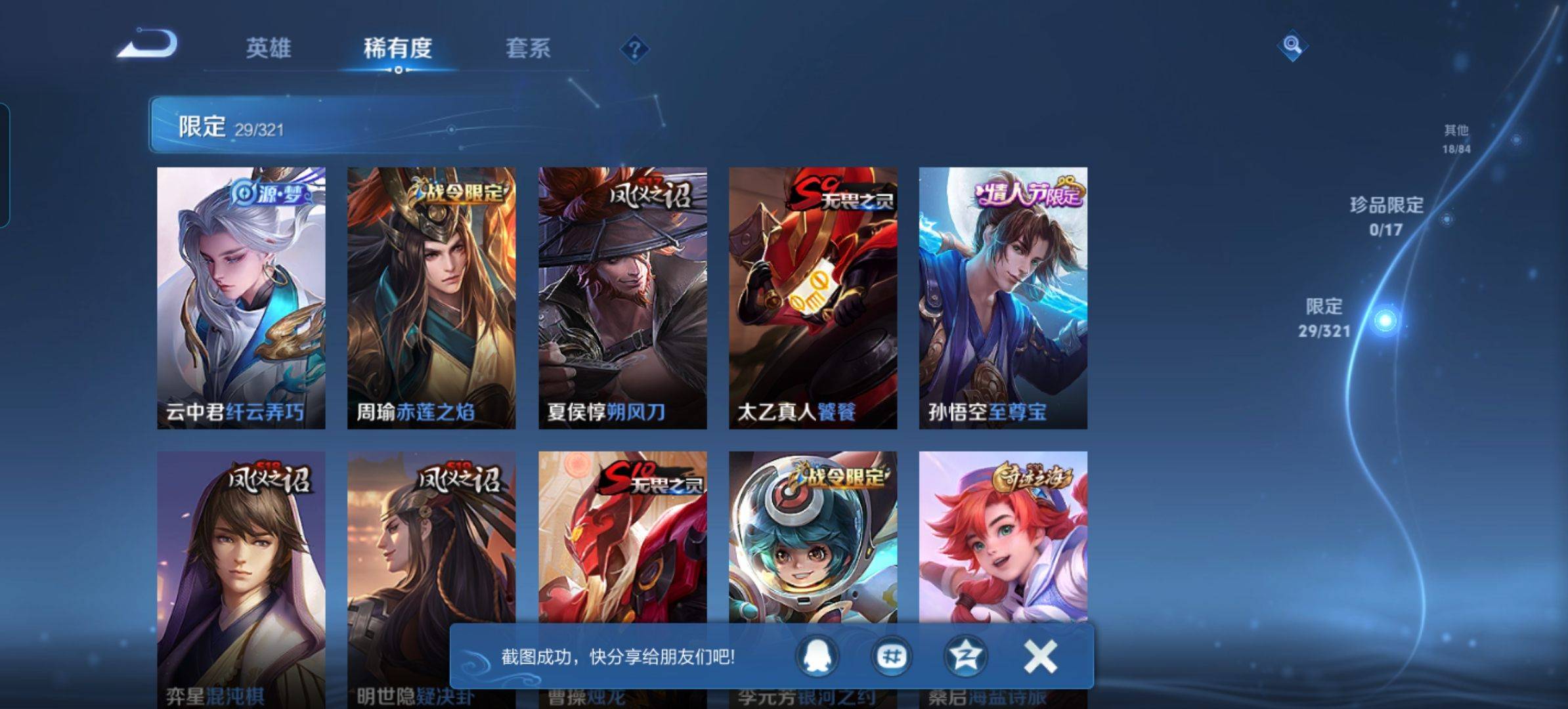Go back with the return arrow

pos(148,45)
